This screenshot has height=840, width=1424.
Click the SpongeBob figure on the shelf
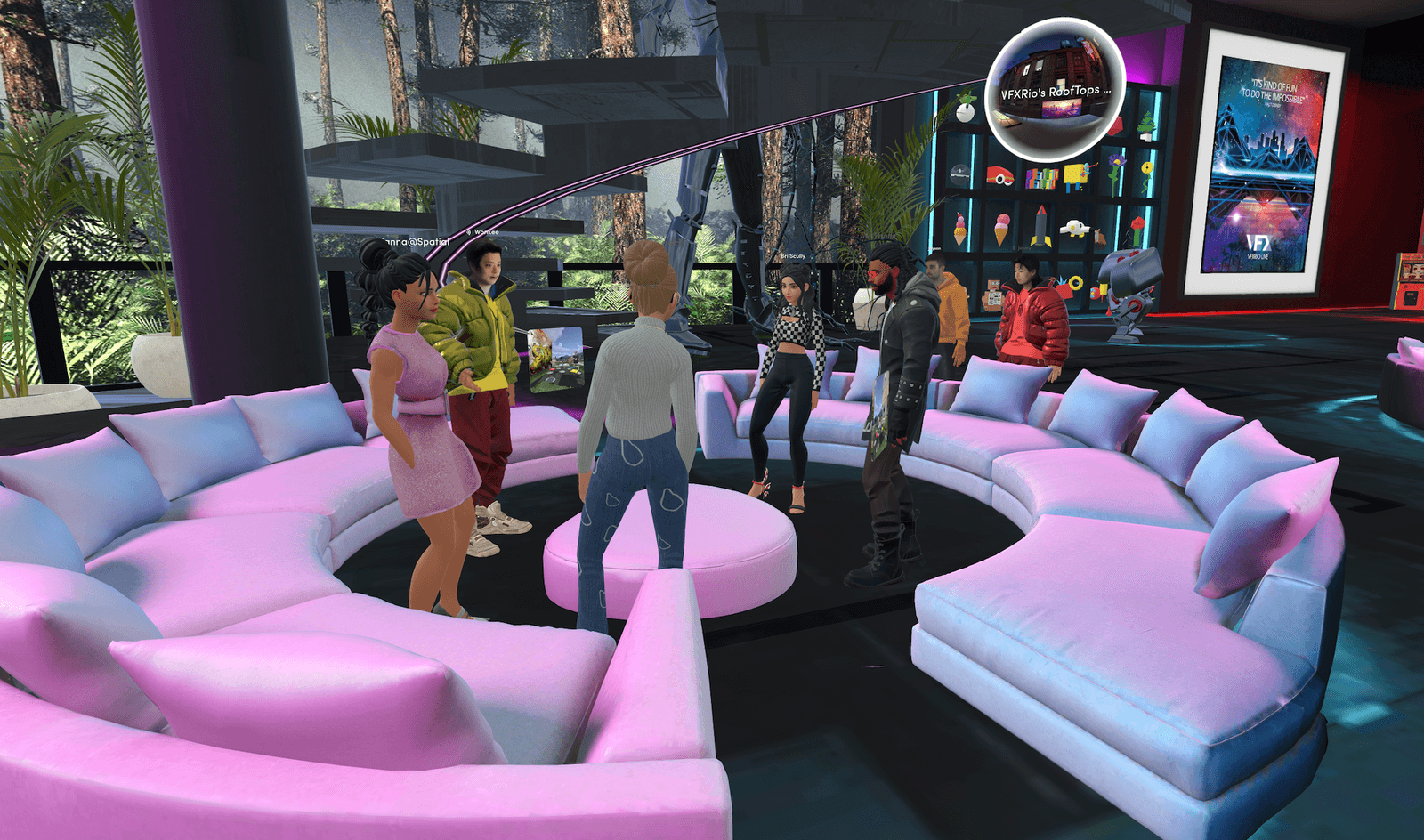[1074, 176]
